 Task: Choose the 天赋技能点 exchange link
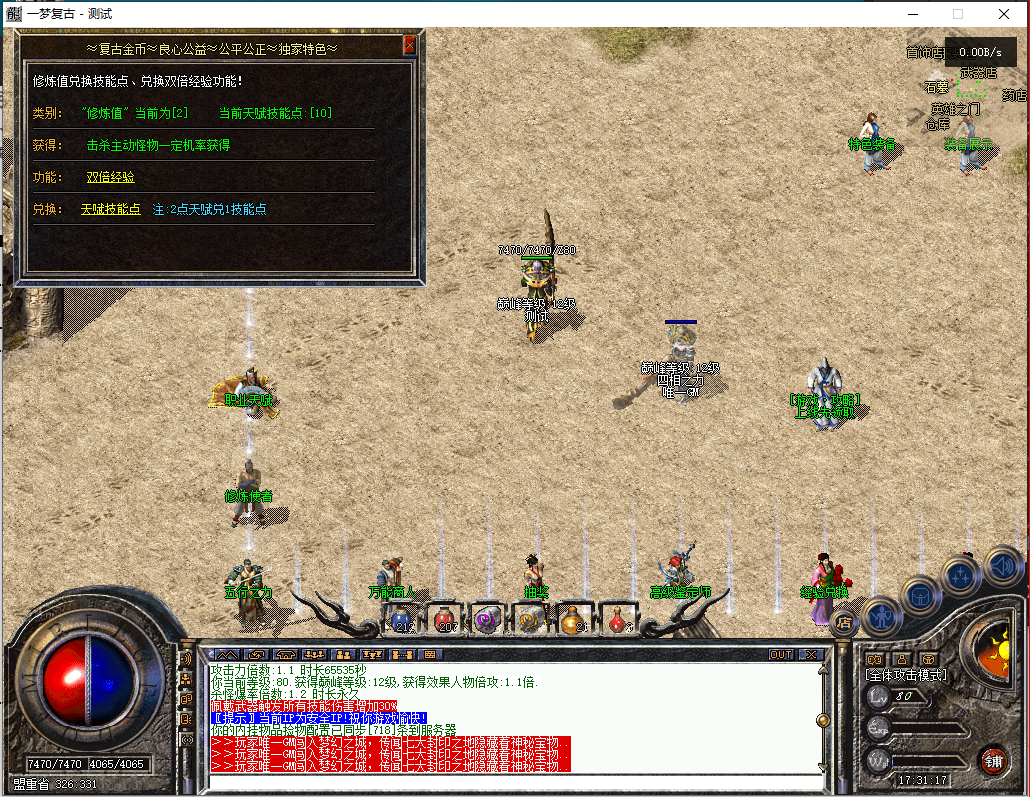coord(110,209)
